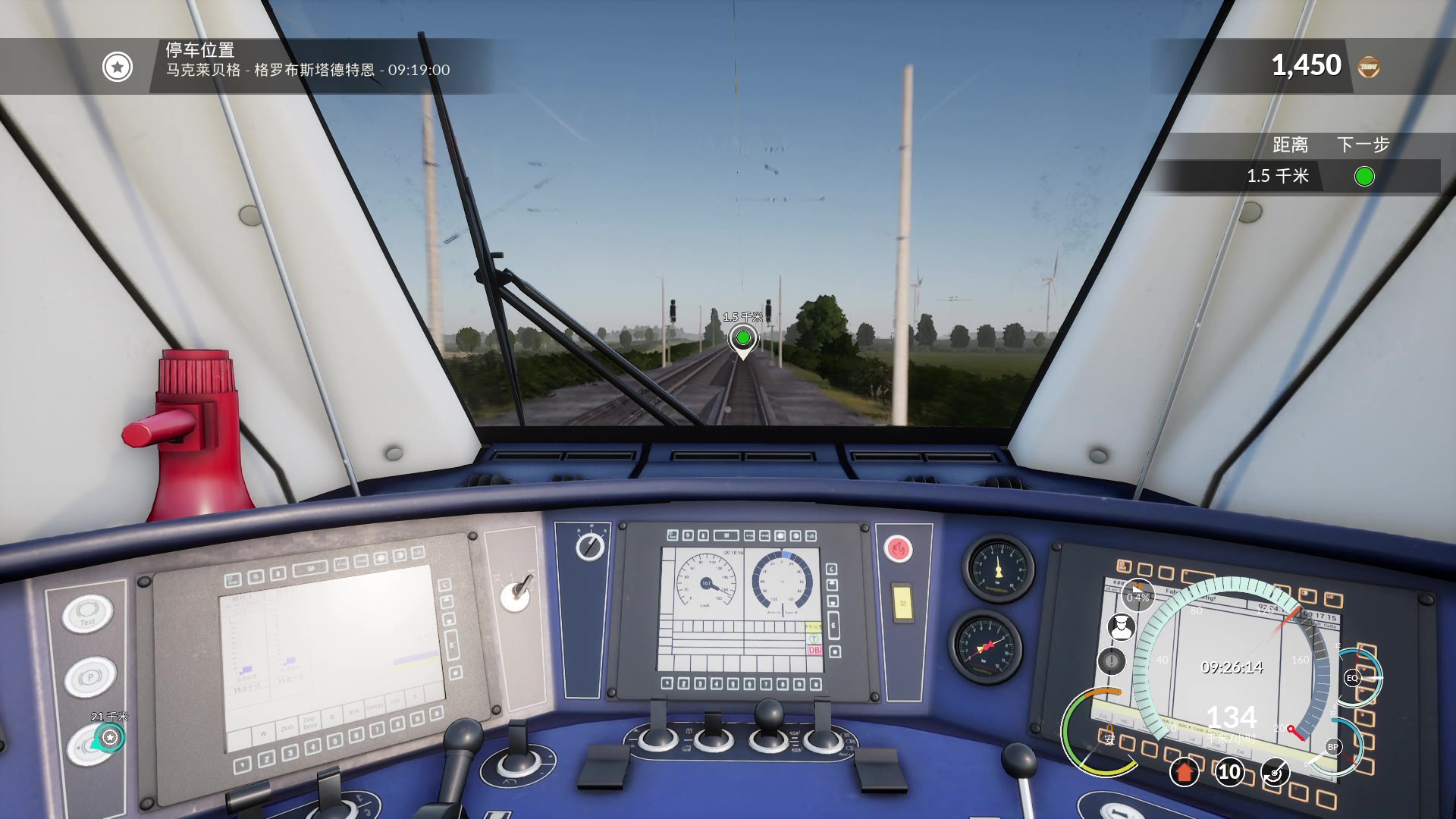Click the EQ reservoir gauge icon

click(x=1352, y=676)
